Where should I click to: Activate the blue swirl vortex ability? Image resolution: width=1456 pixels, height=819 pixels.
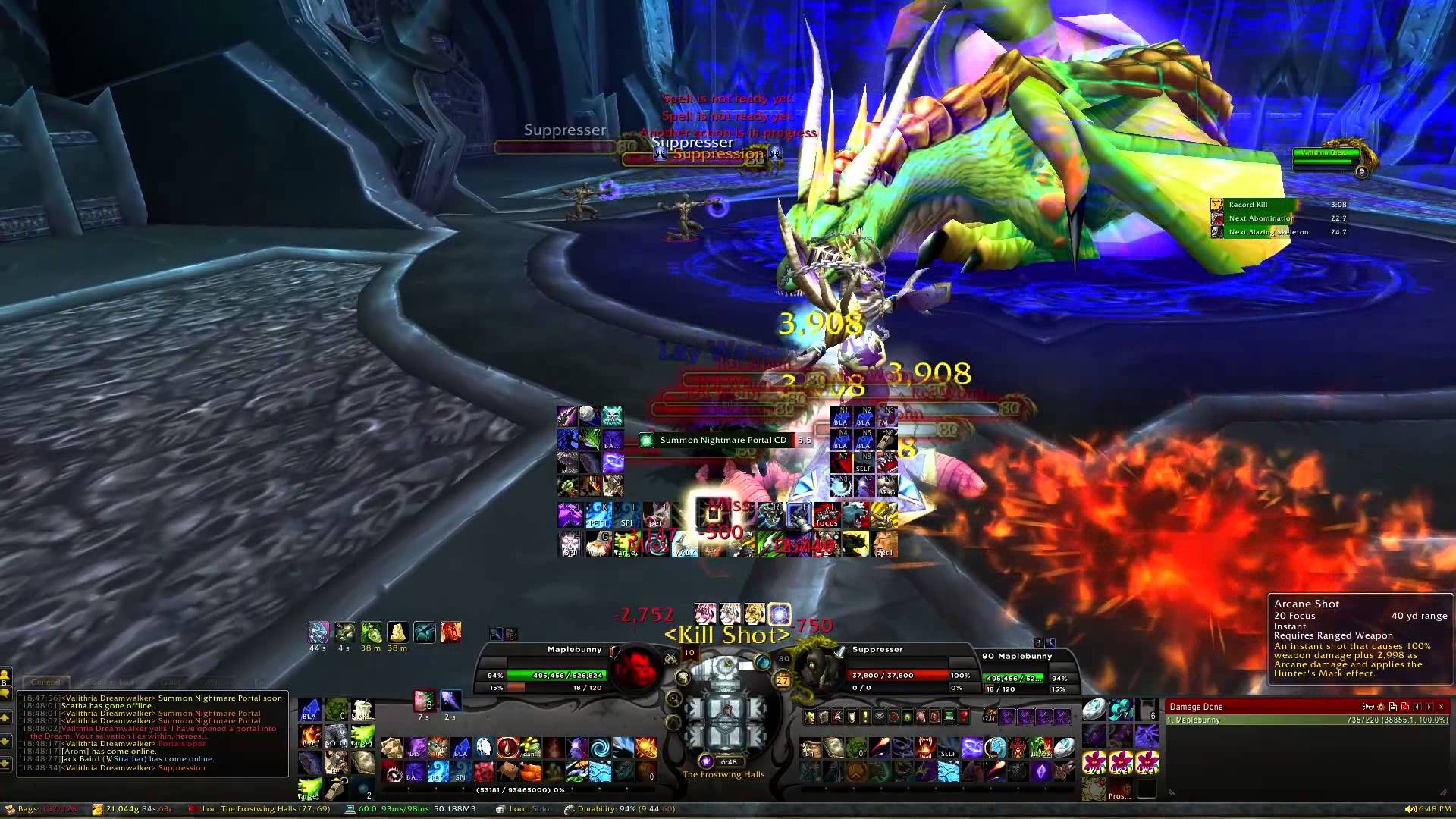click(x=599, y=748)
